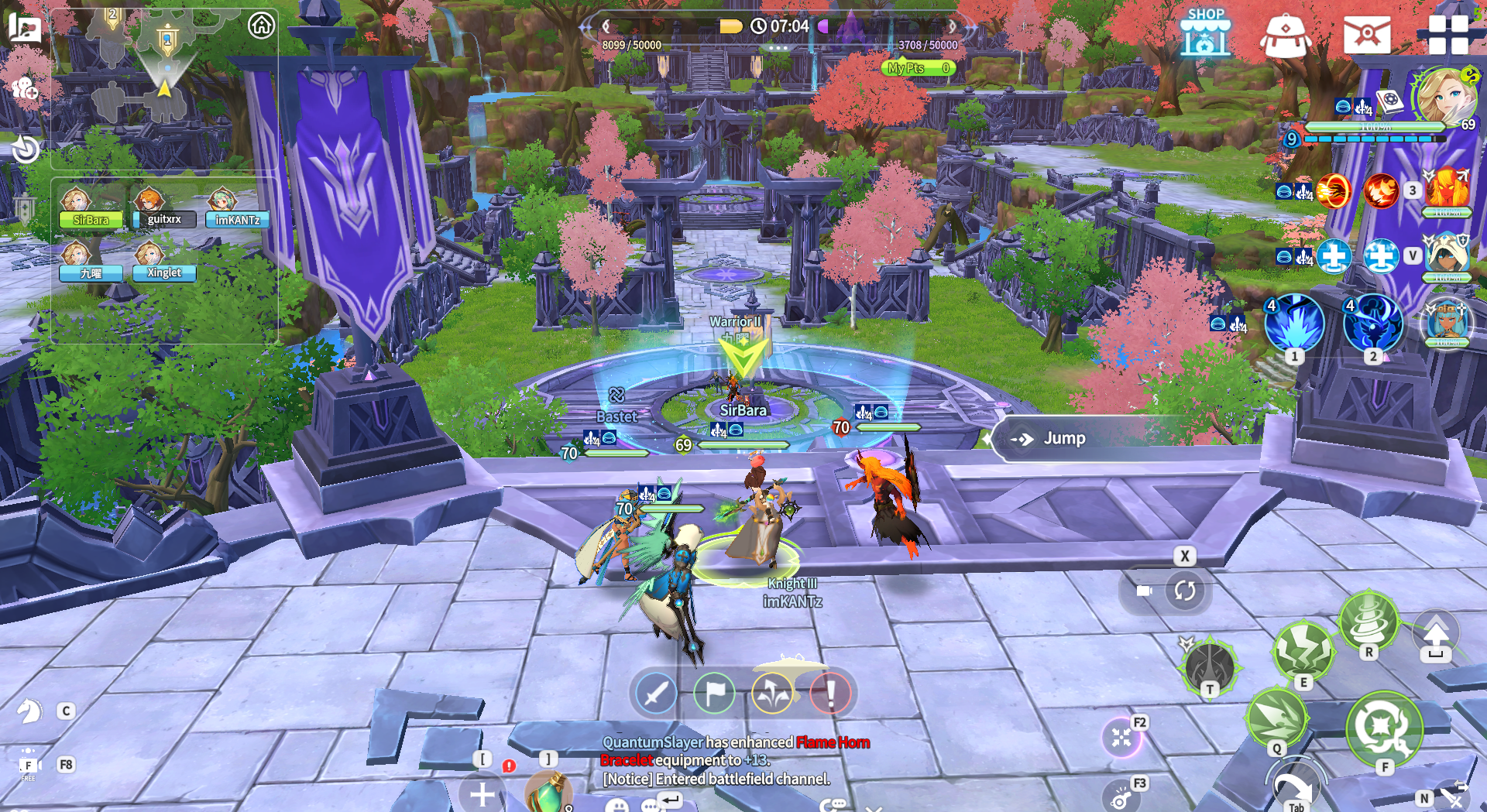The image size is (1487, 812).
Task: Toggle the camera rotation button
Action: [x=1184, y=591]
